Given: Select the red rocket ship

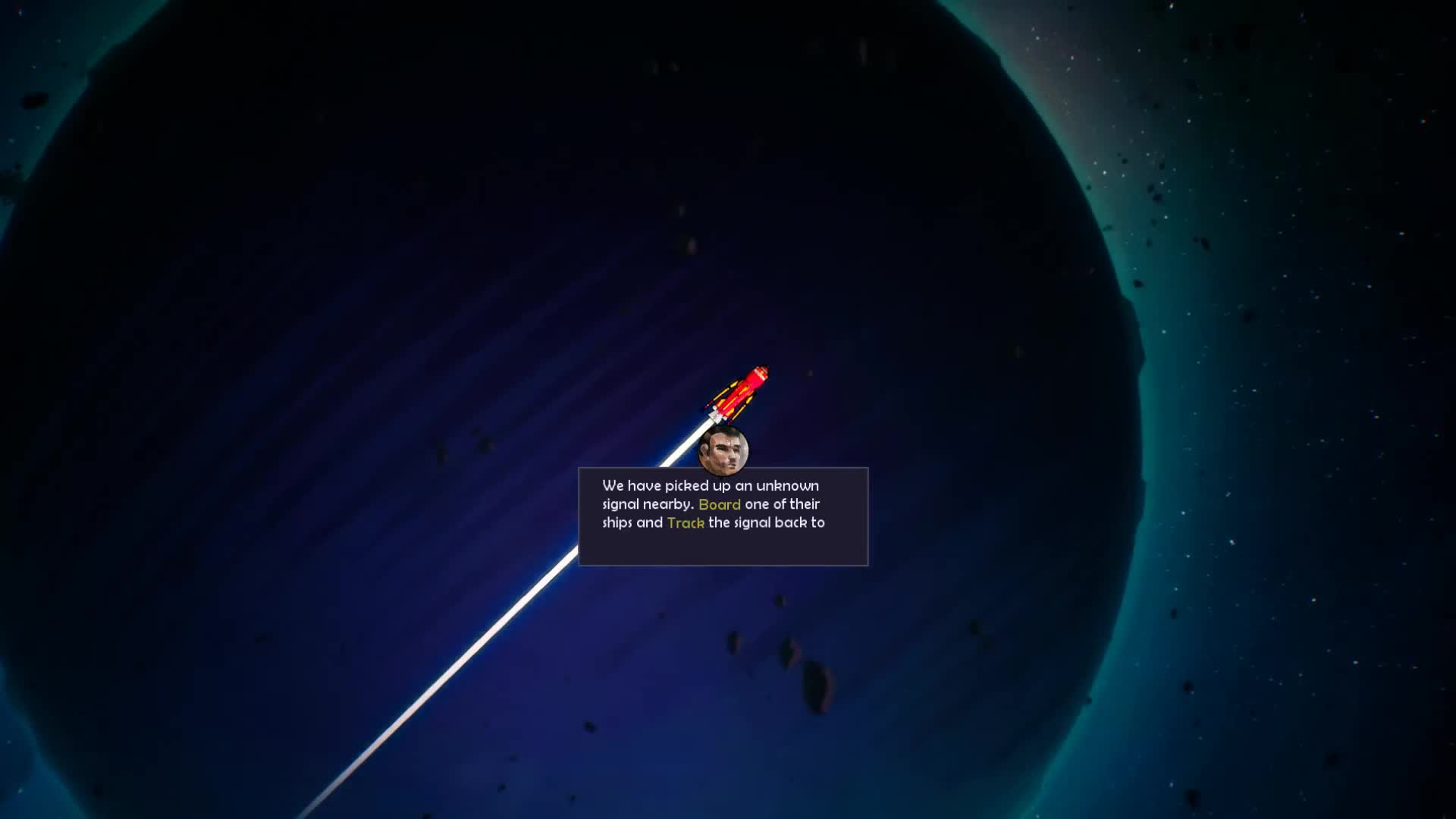Looking at the screenshot, I should click(x=739, y=392).
